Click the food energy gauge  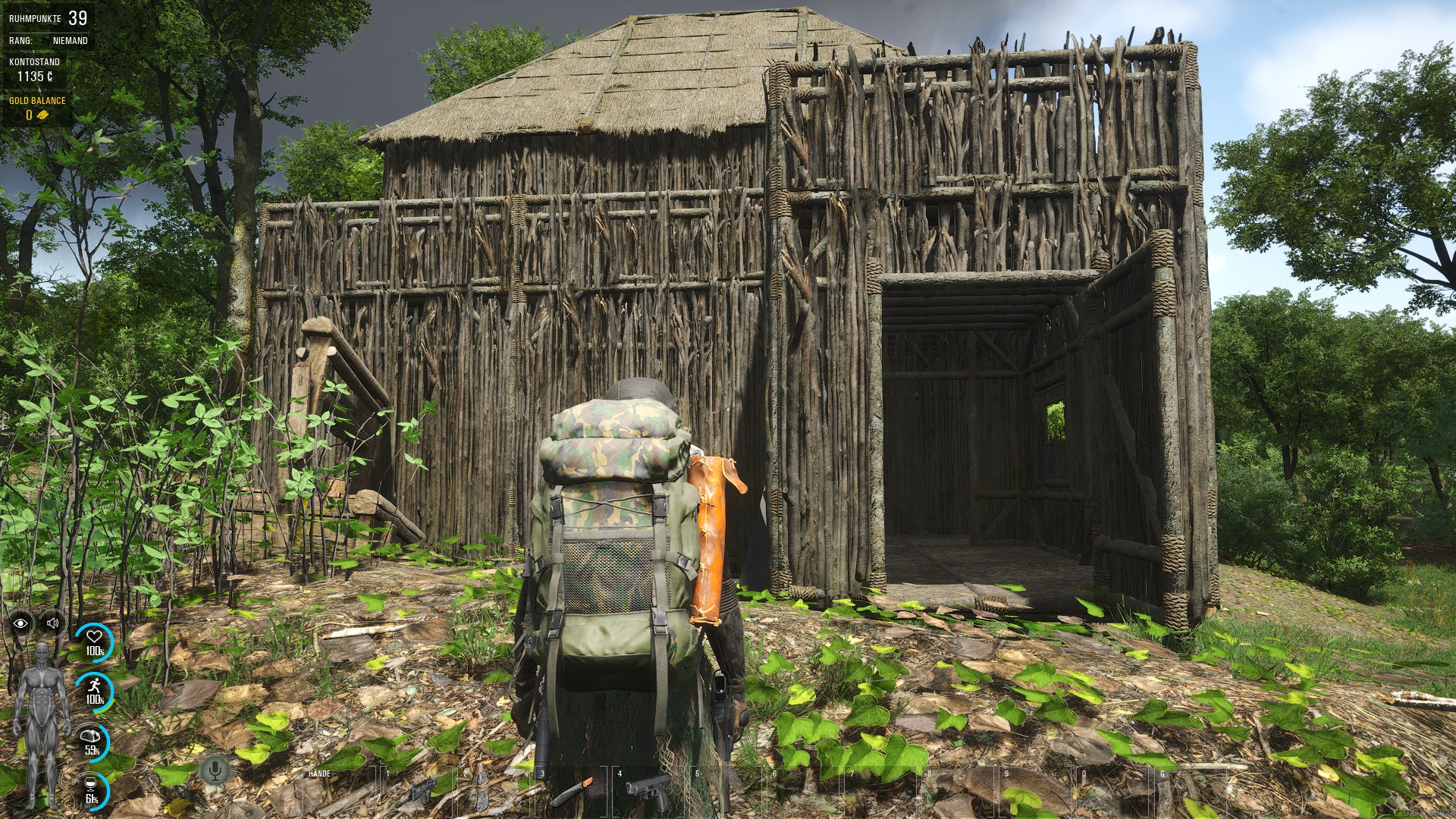point(93,741)
